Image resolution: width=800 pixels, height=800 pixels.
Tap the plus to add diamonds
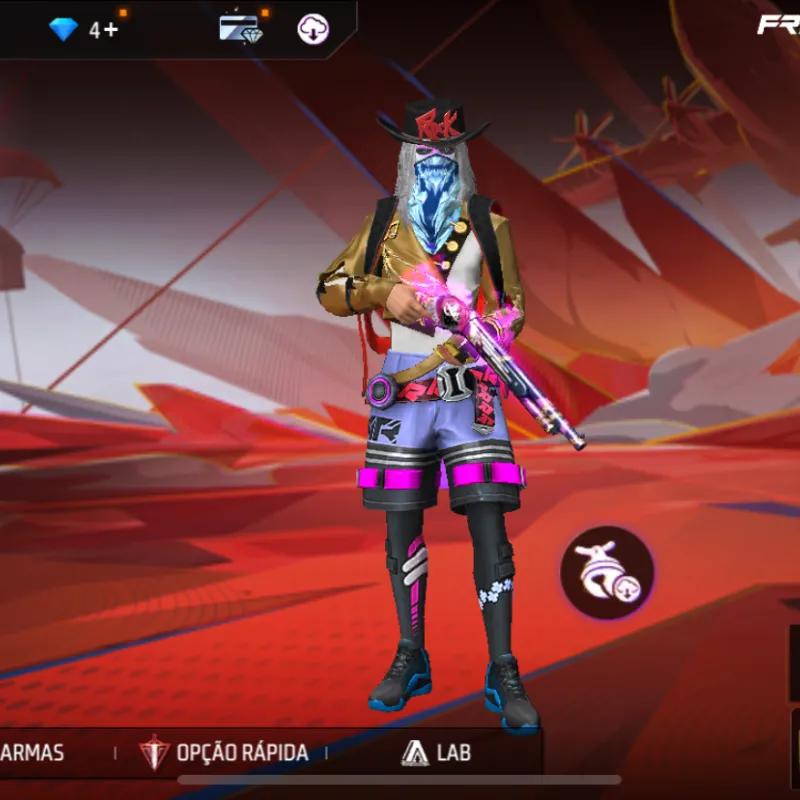109,30
